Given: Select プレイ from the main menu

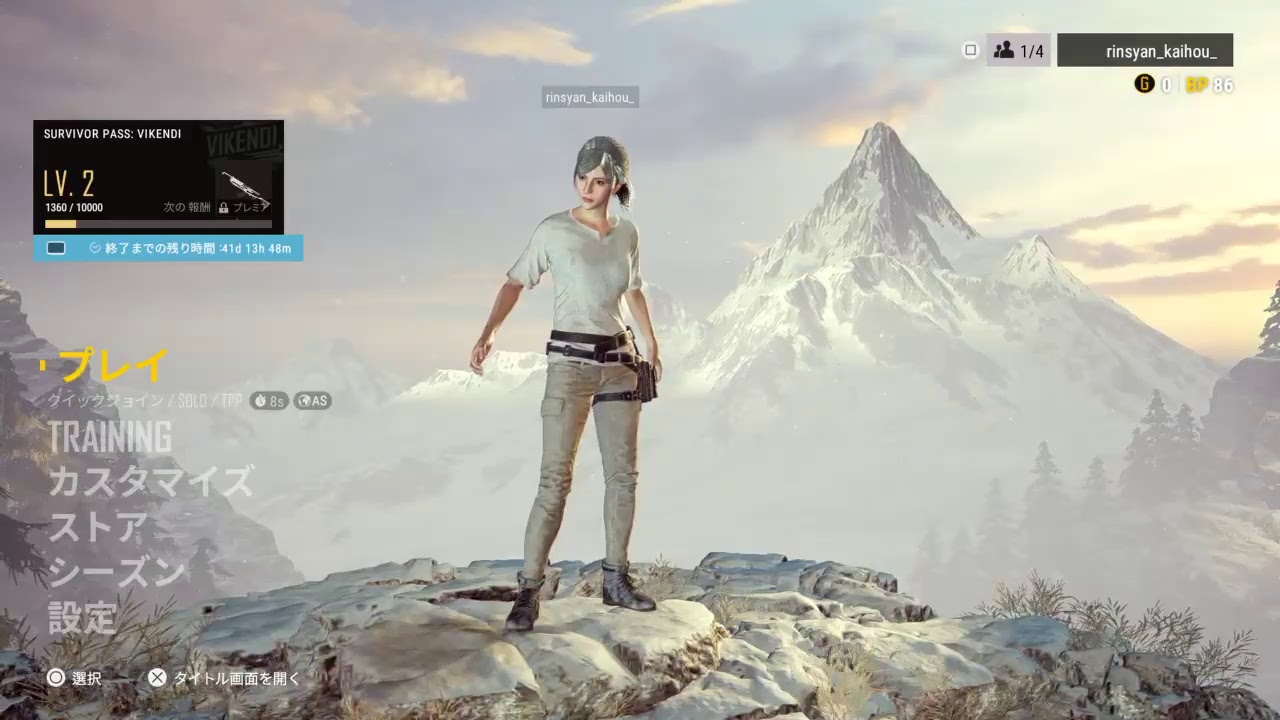Looking at the screenshot, I should [x=113, y=366].
